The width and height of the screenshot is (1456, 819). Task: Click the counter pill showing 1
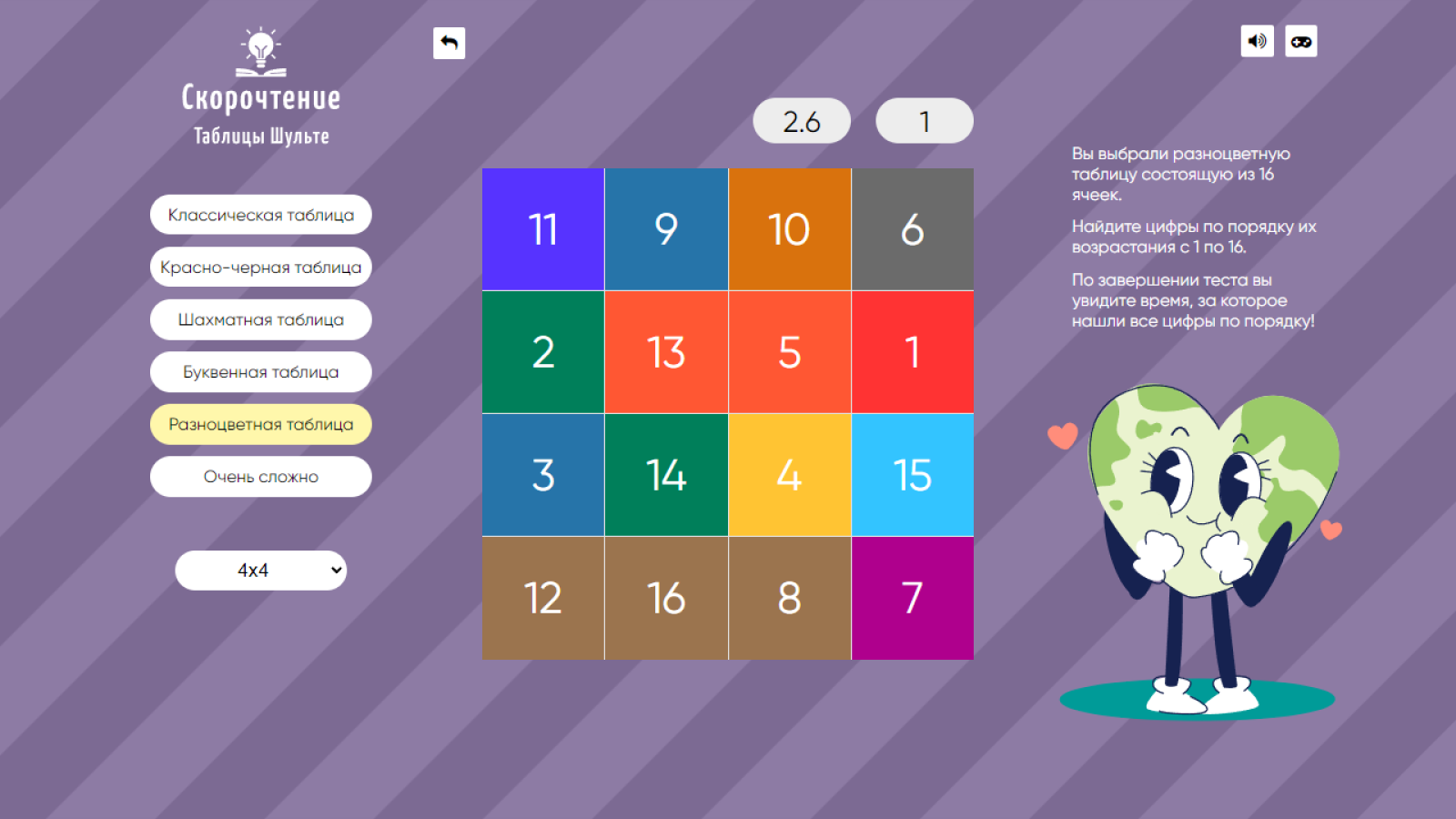coord(924,119)
